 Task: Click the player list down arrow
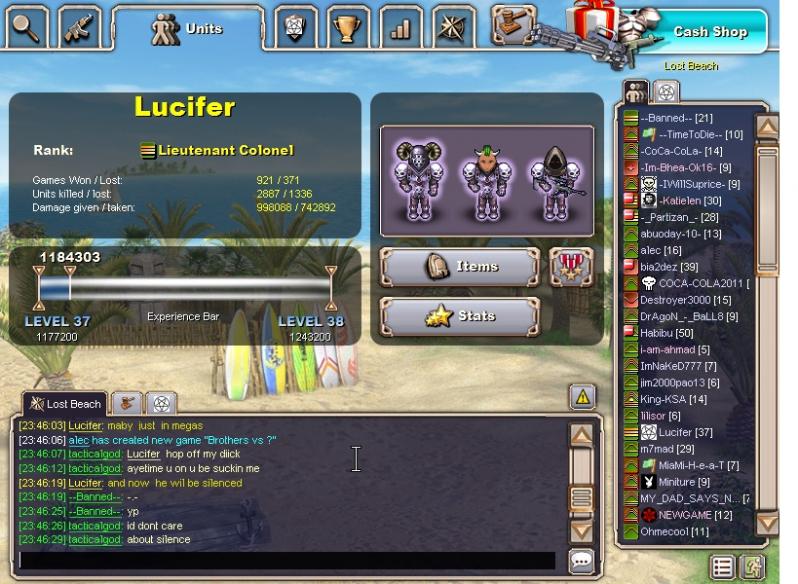tap(767, 522)
